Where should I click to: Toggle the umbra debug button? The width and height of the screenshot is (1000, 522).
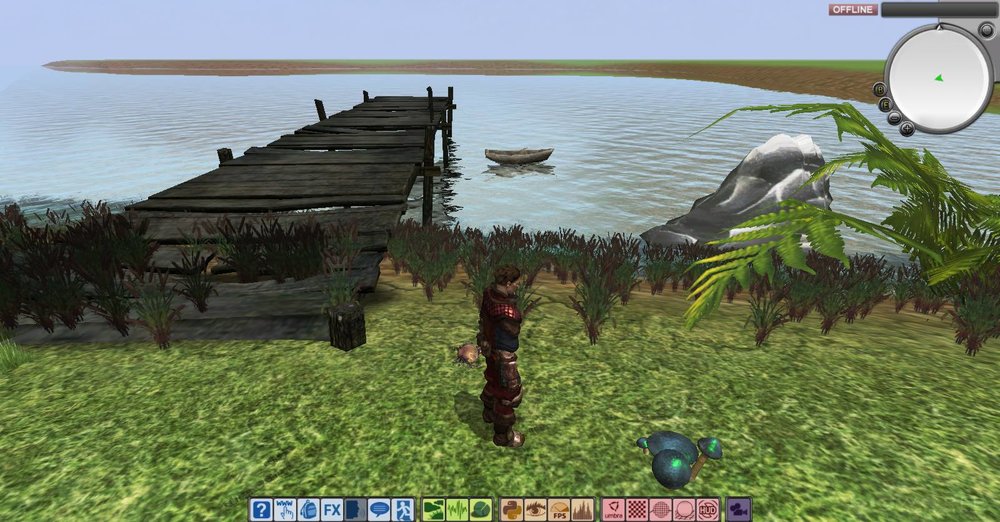tap(614, 510)
